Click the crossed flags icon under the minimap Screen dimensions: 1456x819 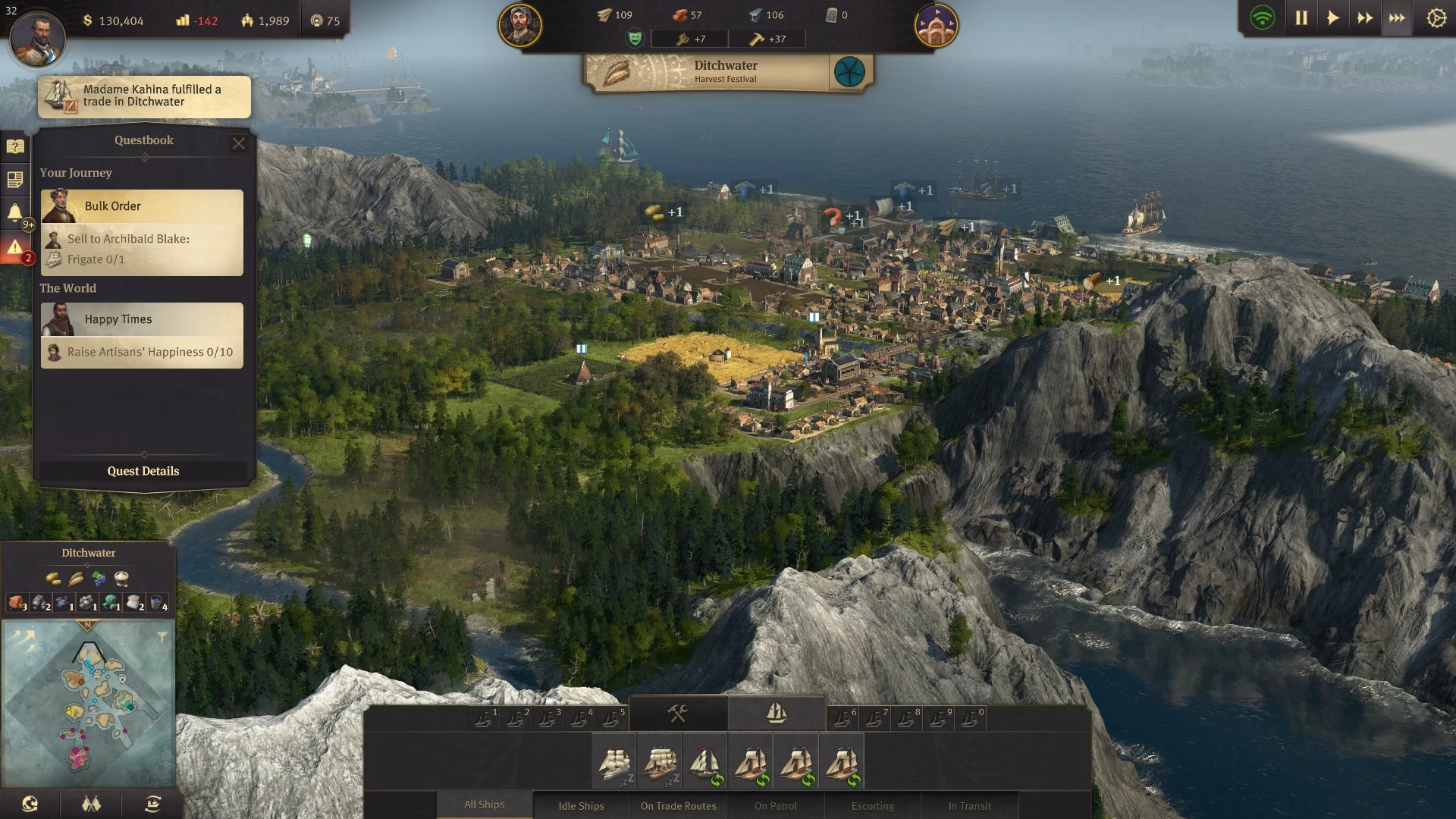[91, 804]
